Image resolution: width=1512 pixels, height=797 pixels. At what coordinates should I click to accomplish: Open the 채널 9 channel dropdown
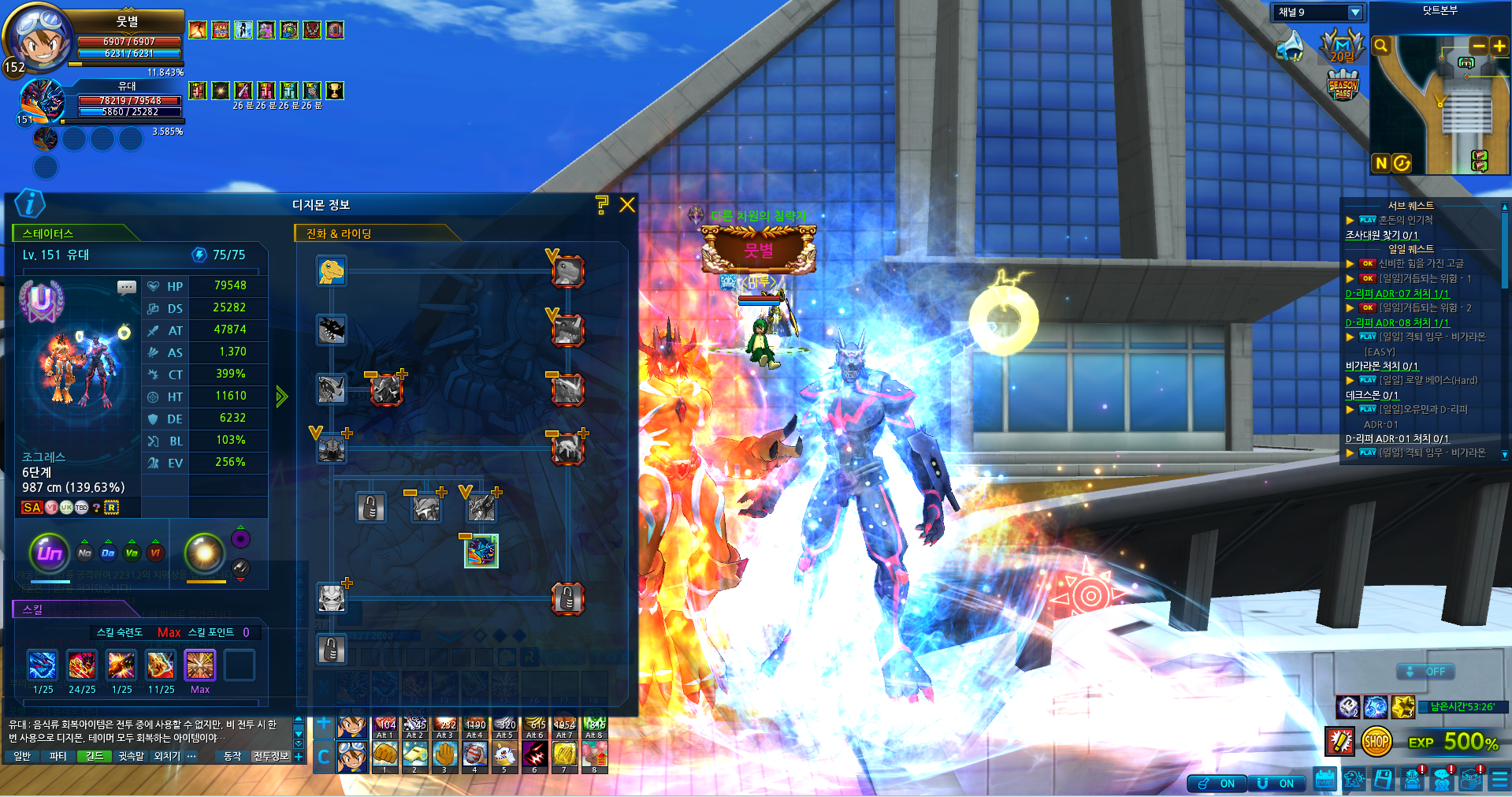1355,13
